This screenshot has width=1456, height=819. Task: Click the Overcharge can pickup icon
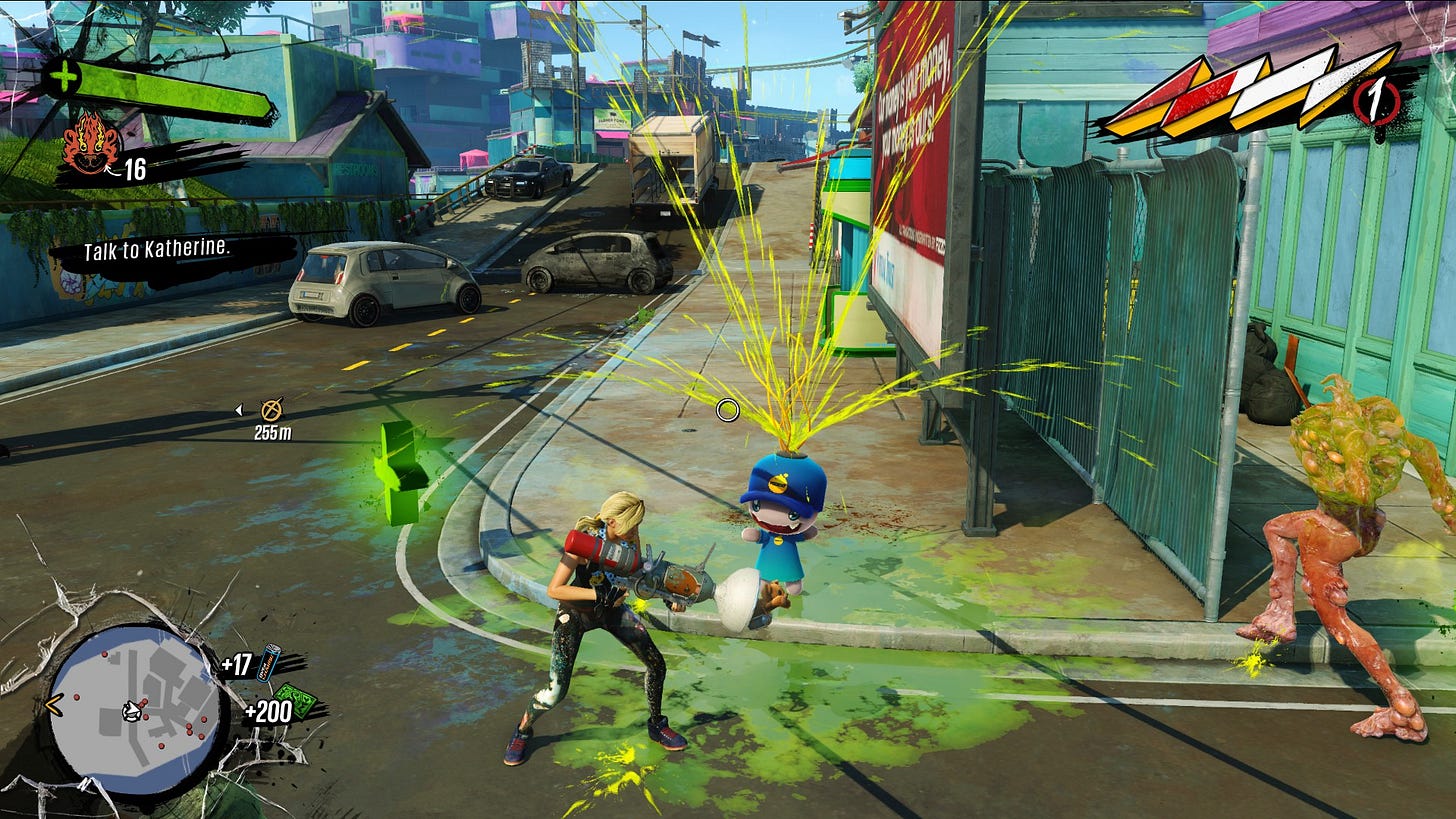(x=269, y=661)
